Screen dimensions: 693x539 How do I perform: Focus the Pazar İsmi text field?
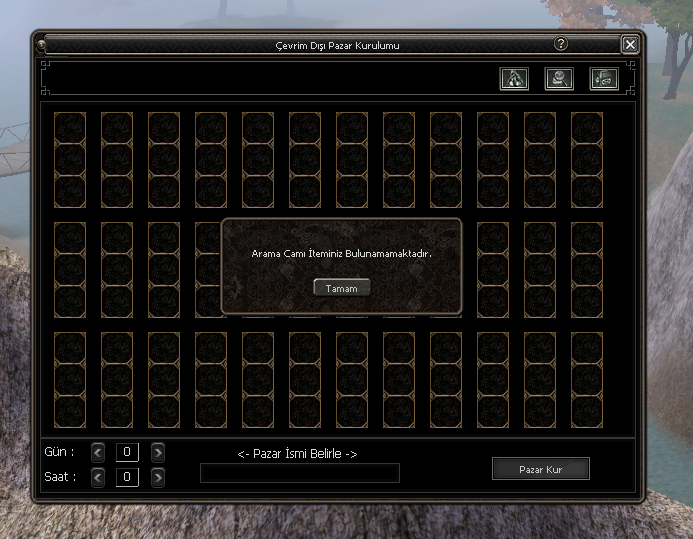click(300, 473)
